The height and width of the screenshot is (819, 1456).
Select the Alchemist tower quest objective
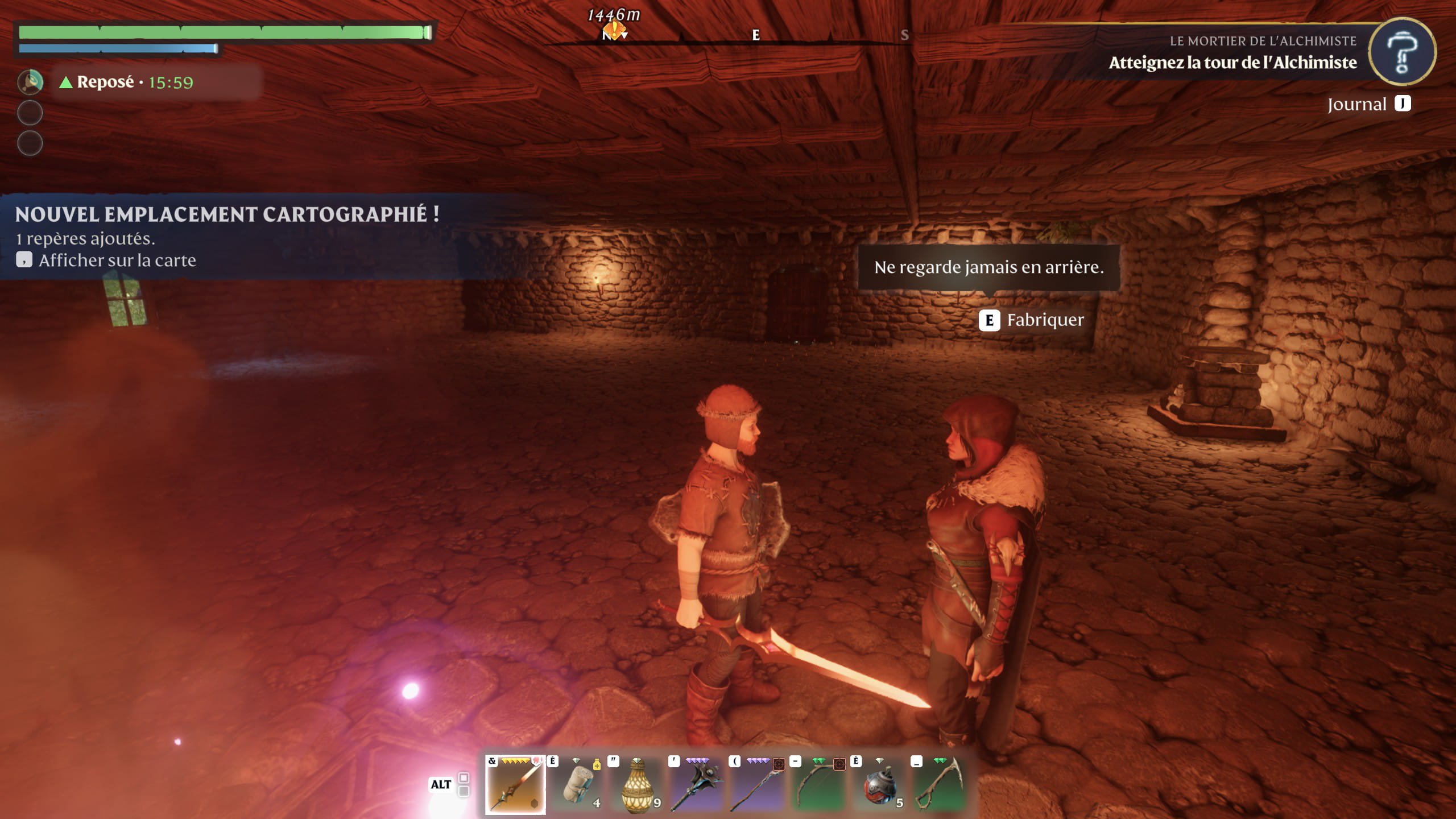click(1232, 63)
